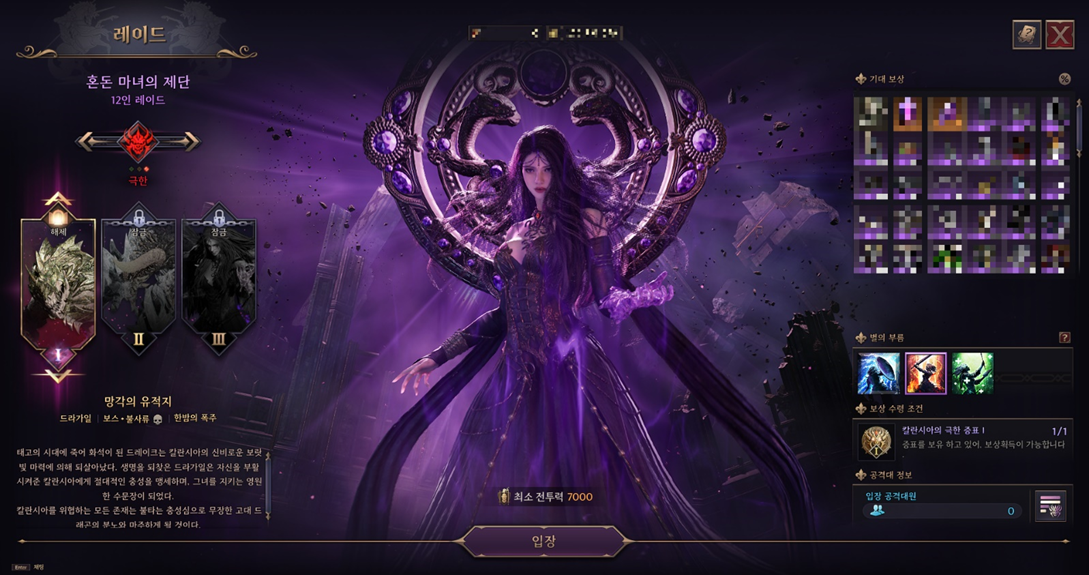1089x575 pixels.
Task: Switch difficulty with the right arrow
Action: (188, 142)
